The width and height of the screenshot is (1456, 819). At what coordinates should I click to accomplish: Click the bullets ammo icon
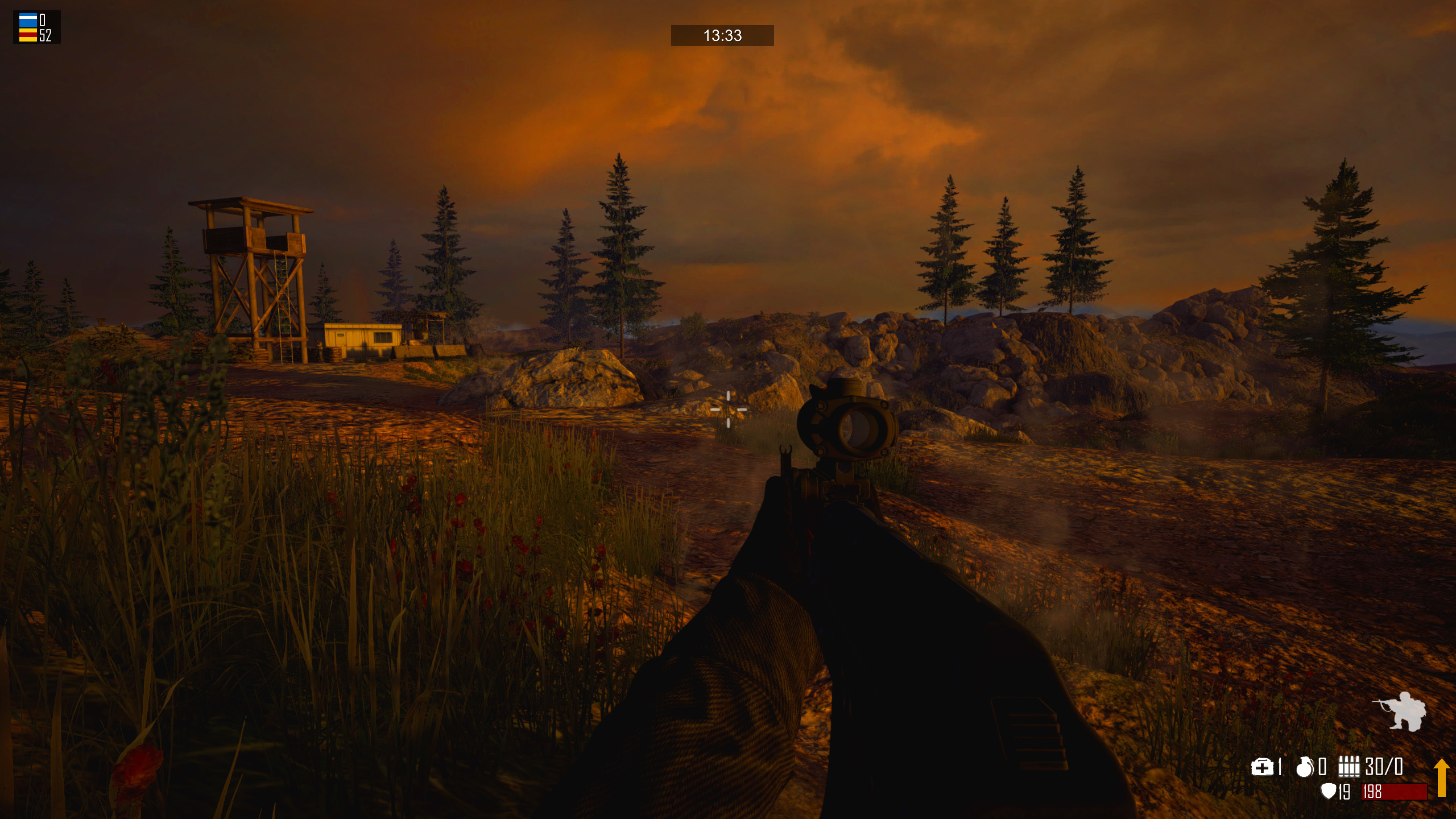click(x=1349, y=767)
